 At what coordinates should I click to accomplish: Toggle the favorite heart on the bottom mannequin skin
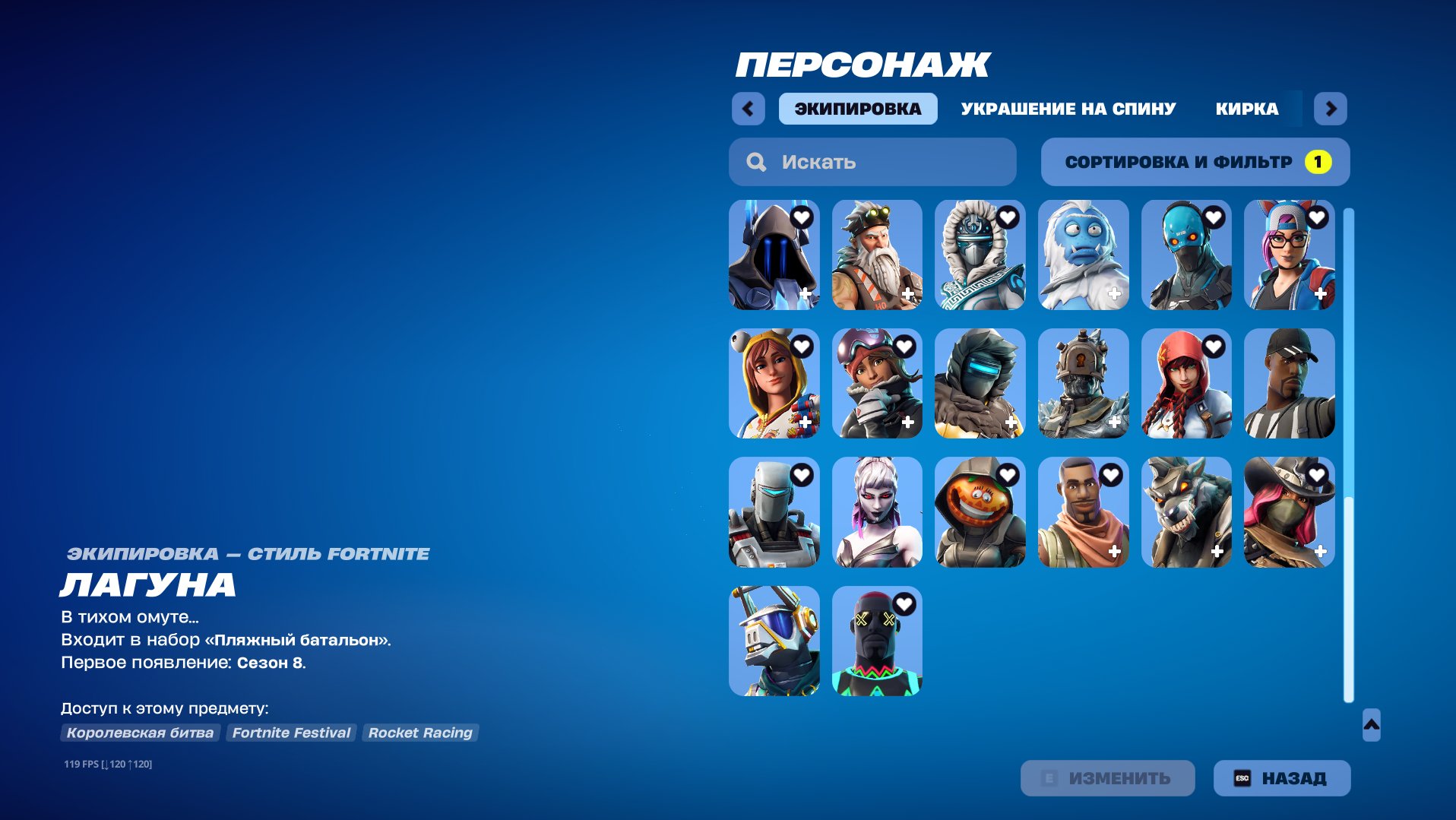pyautogui.click(x=904, y=603)
